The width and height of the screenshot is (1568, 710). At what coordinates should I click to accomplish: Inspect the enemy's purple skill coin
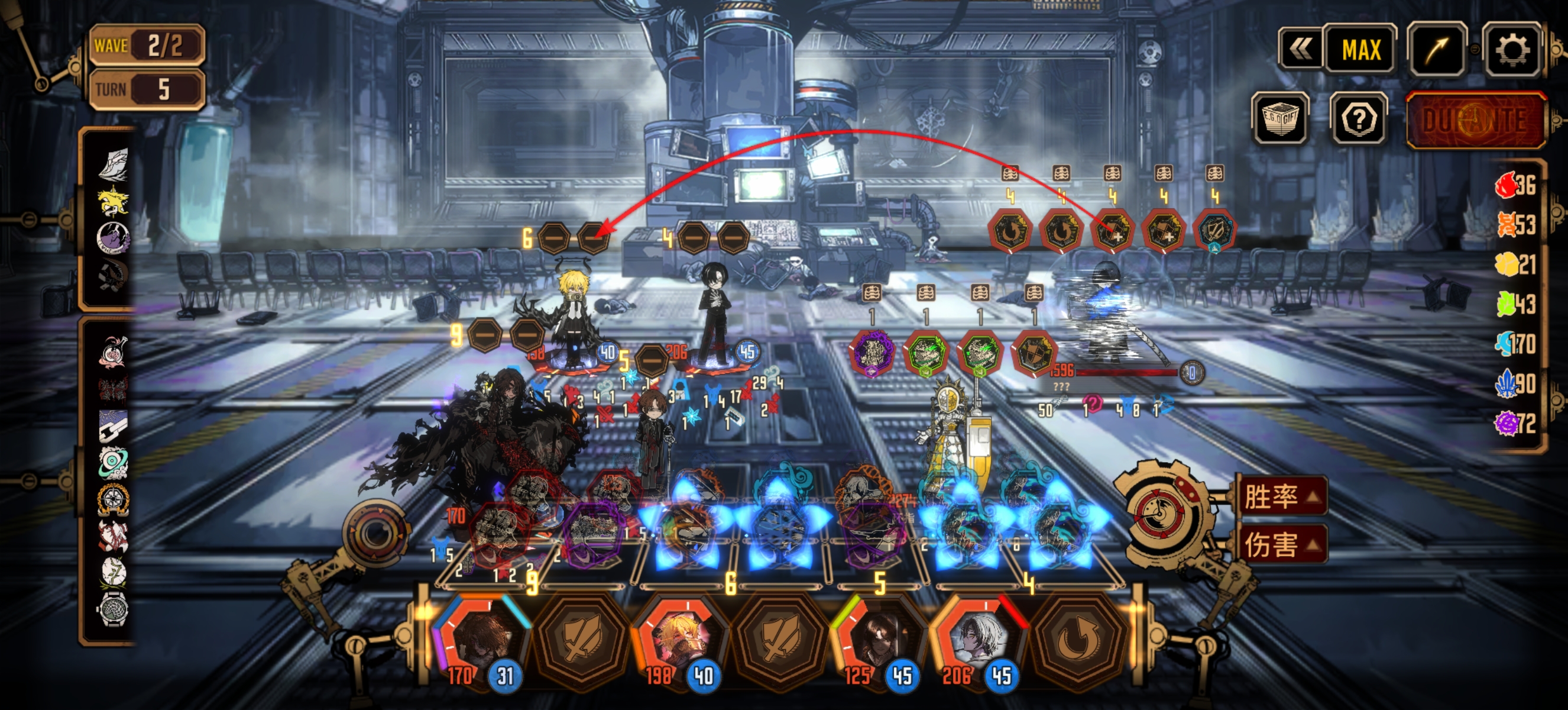click(x=872, y=352)
